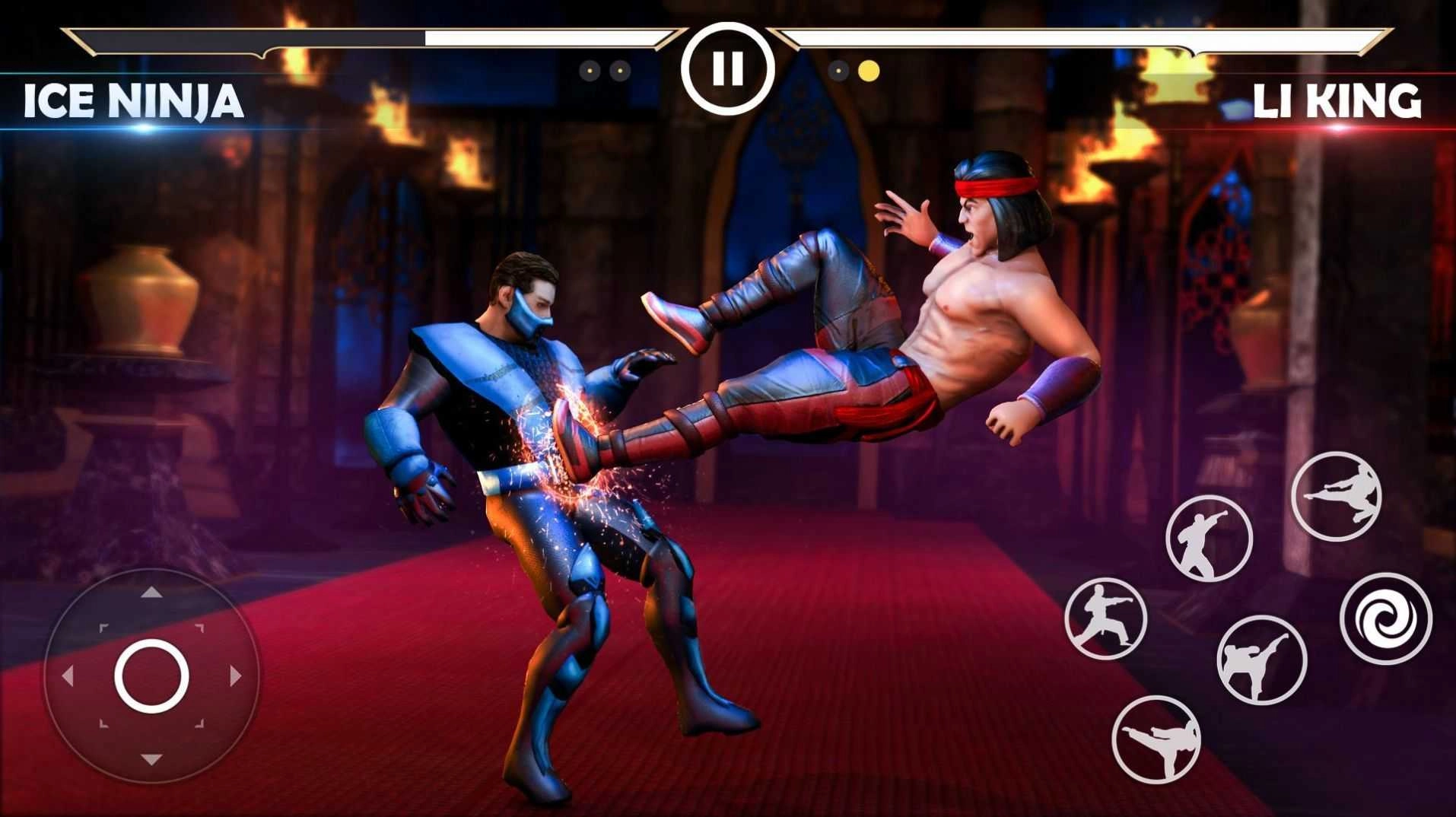Image resolution: width=1456 pixels, height=817 pixels.
Task: Tap the leftmost round dot near Ice Ninja
Action: coord(590,70)
